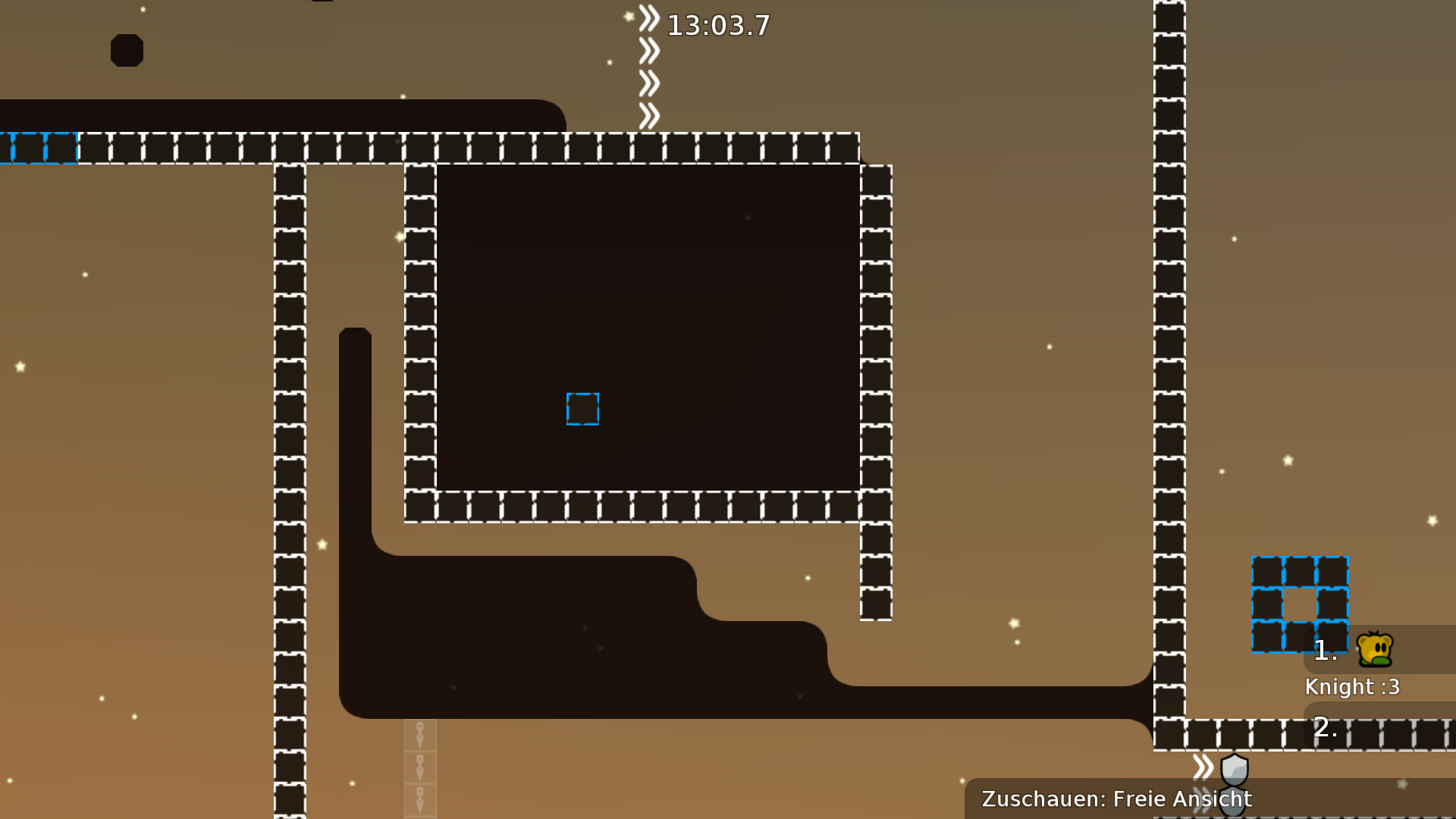Click the Knight :3 player name
The width and height of the screenshot is (1456, 819).
[1352, 687]
